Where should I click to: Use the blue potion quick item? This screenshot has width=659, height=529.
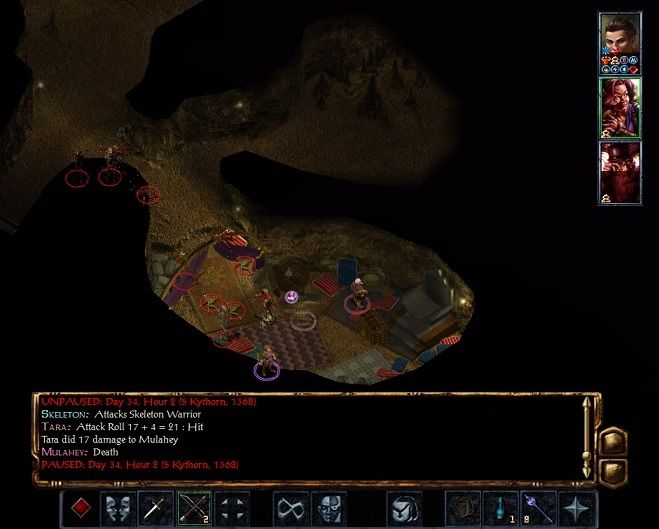(499, 507)
